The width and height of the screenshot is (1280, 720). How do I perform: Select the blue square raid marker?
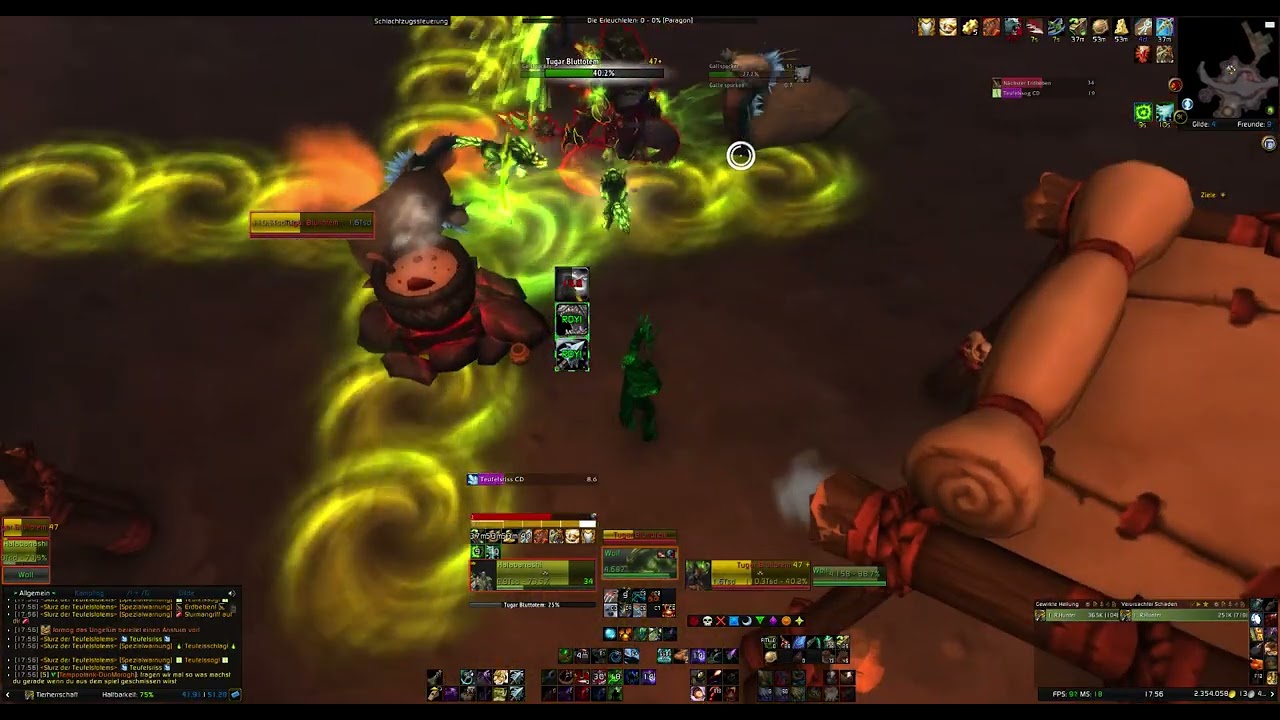click(x=733, y=620)
